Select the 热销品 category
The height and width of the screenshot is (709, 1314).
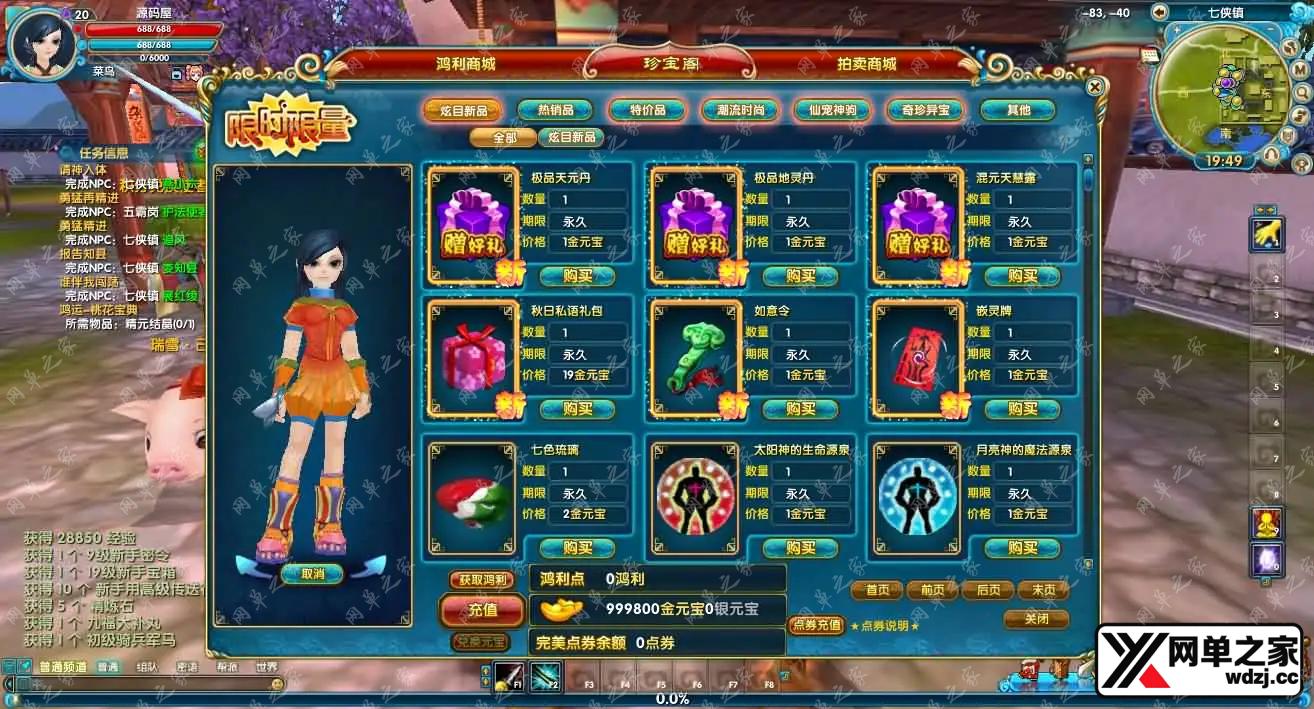(x=555, y=110)
